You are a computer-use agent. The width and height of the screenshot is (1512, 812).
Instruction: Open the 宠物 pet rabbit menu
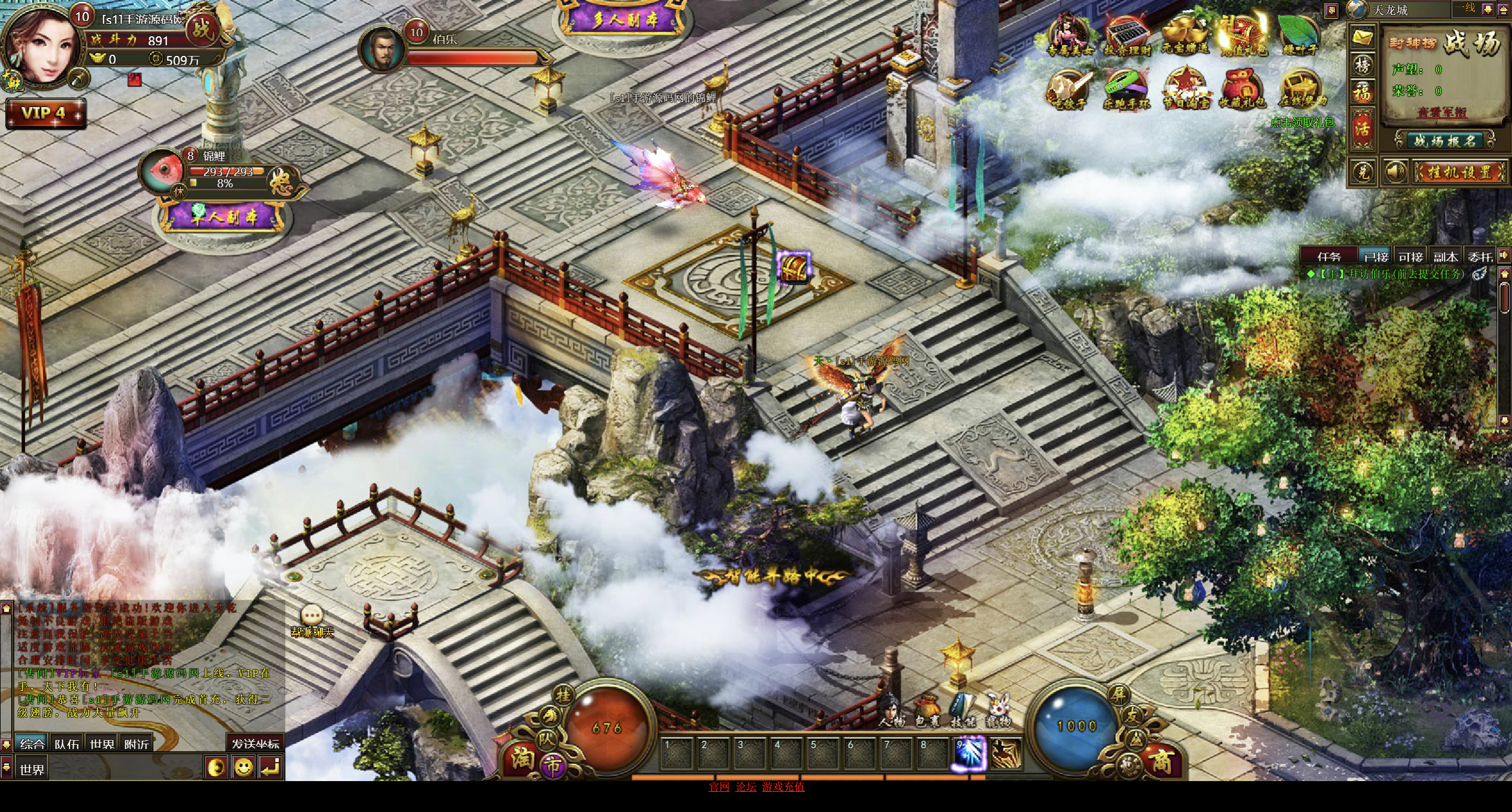[998, 710]
